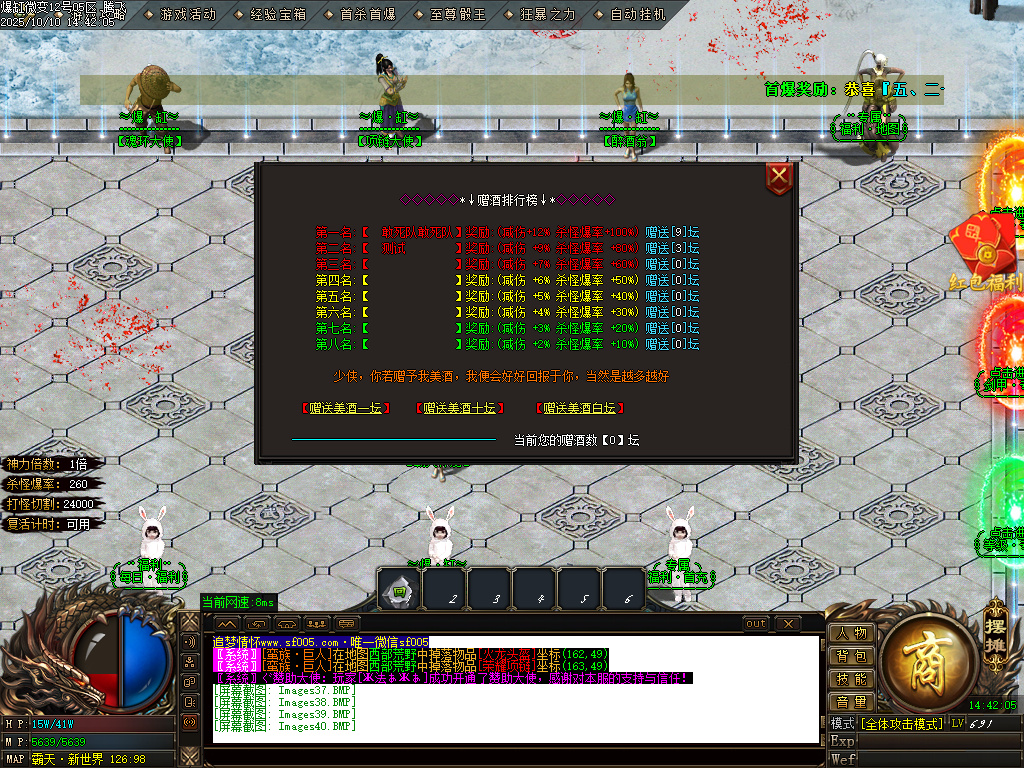Open the 技能 skills panel

pyautogui.click(x=851, y=680)
